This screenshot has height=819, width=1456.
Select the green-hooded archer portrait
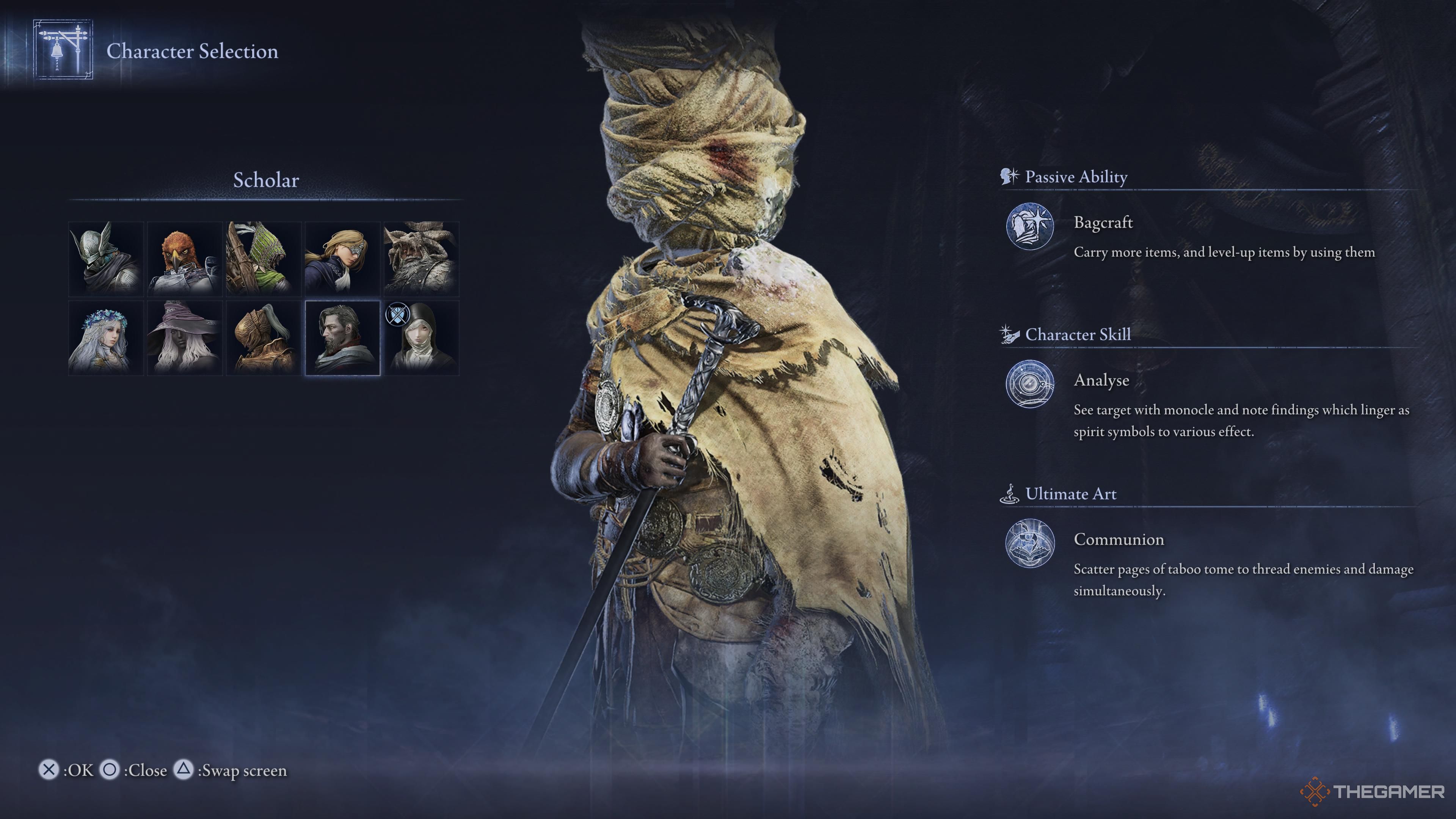(264, 259)
